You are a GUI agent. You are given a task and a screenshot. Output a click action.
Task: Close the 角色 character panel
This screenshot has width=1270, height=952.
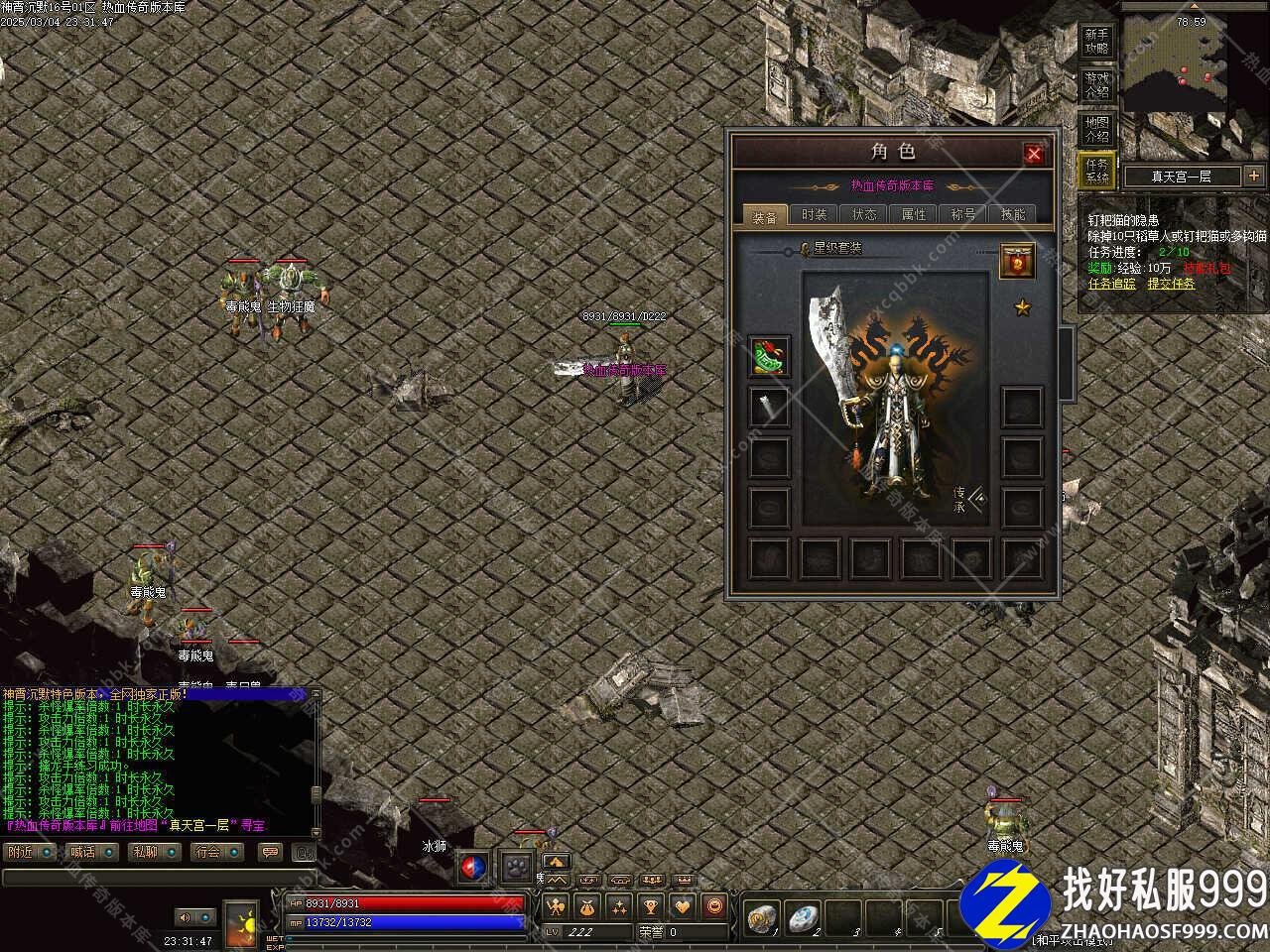pos(1034,154)
